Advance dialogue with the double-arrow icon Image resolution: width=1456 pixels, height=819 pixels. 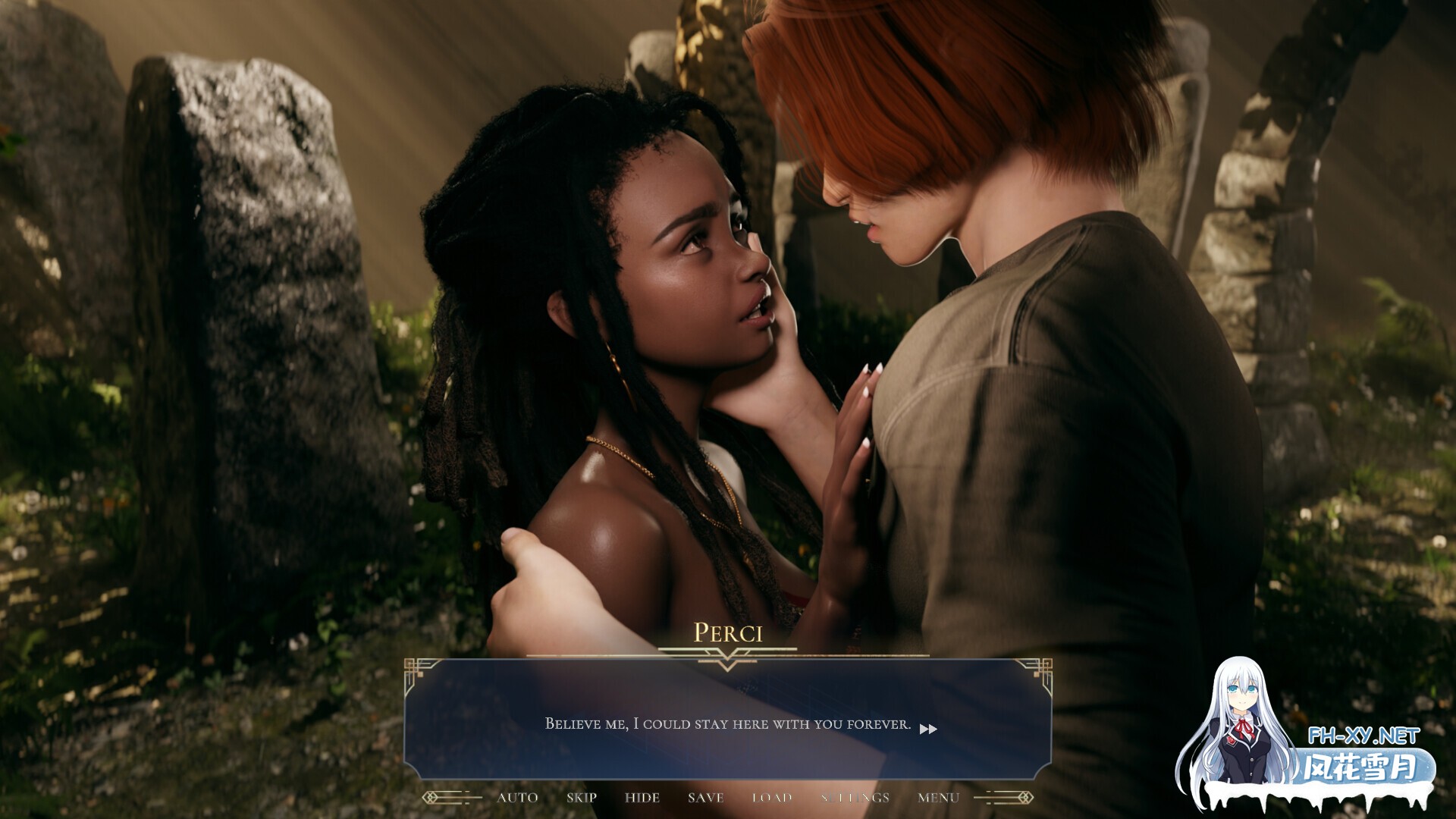928,729
